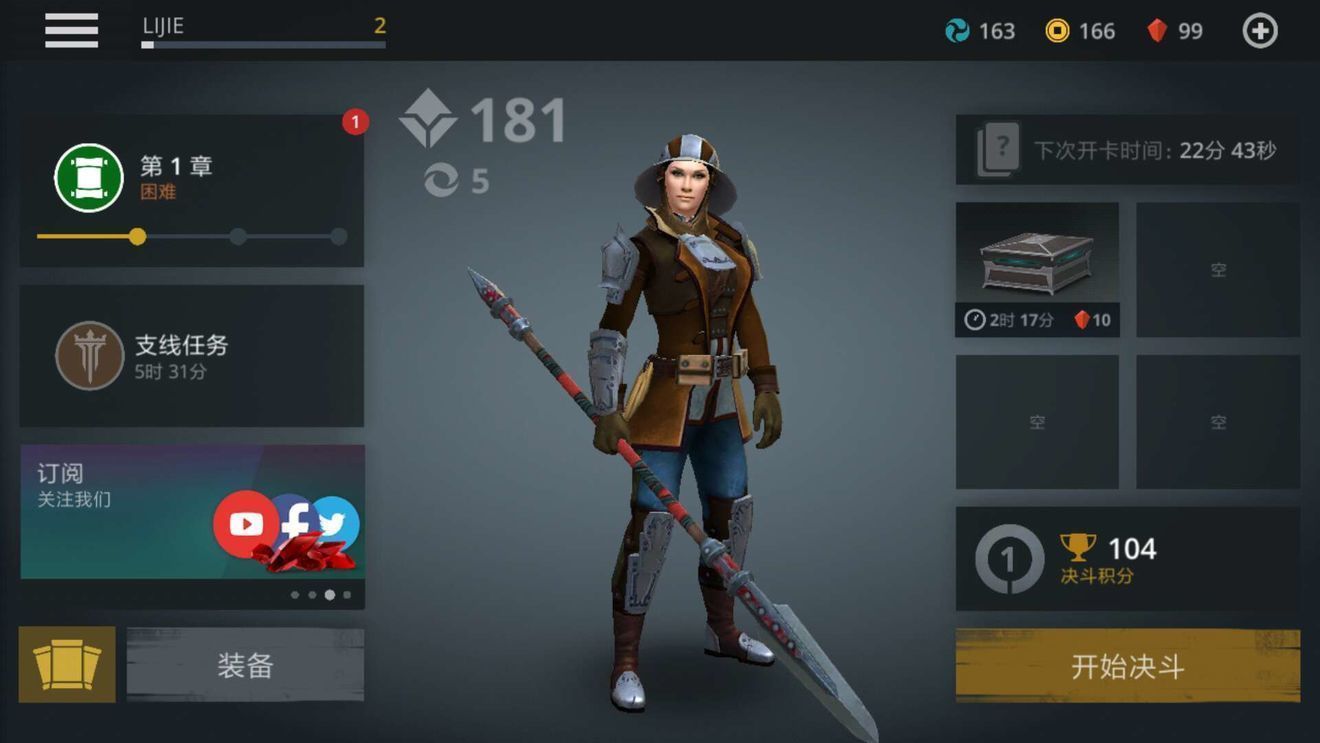Open Chapter 1 story mode panel

pyautogui.click(x=191, y=190)
